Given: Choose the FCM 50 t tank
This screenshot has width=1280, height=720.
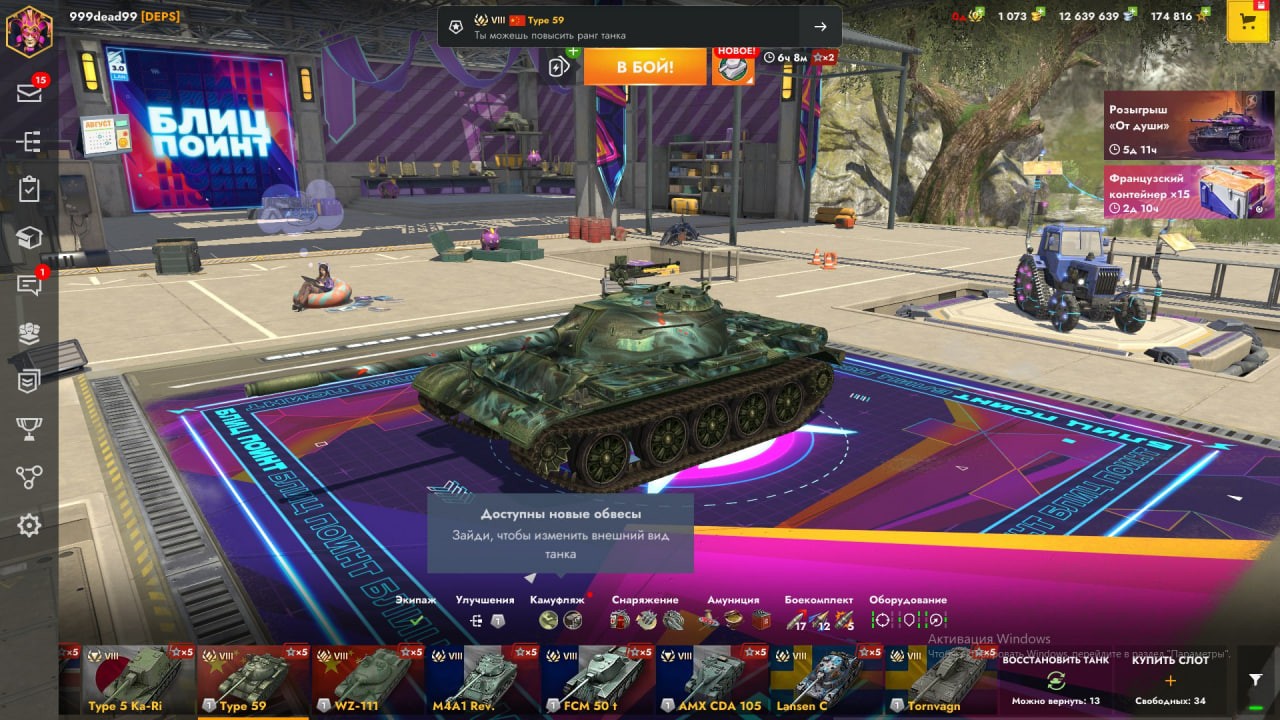Looking at the screenshot, I should 597,678.
